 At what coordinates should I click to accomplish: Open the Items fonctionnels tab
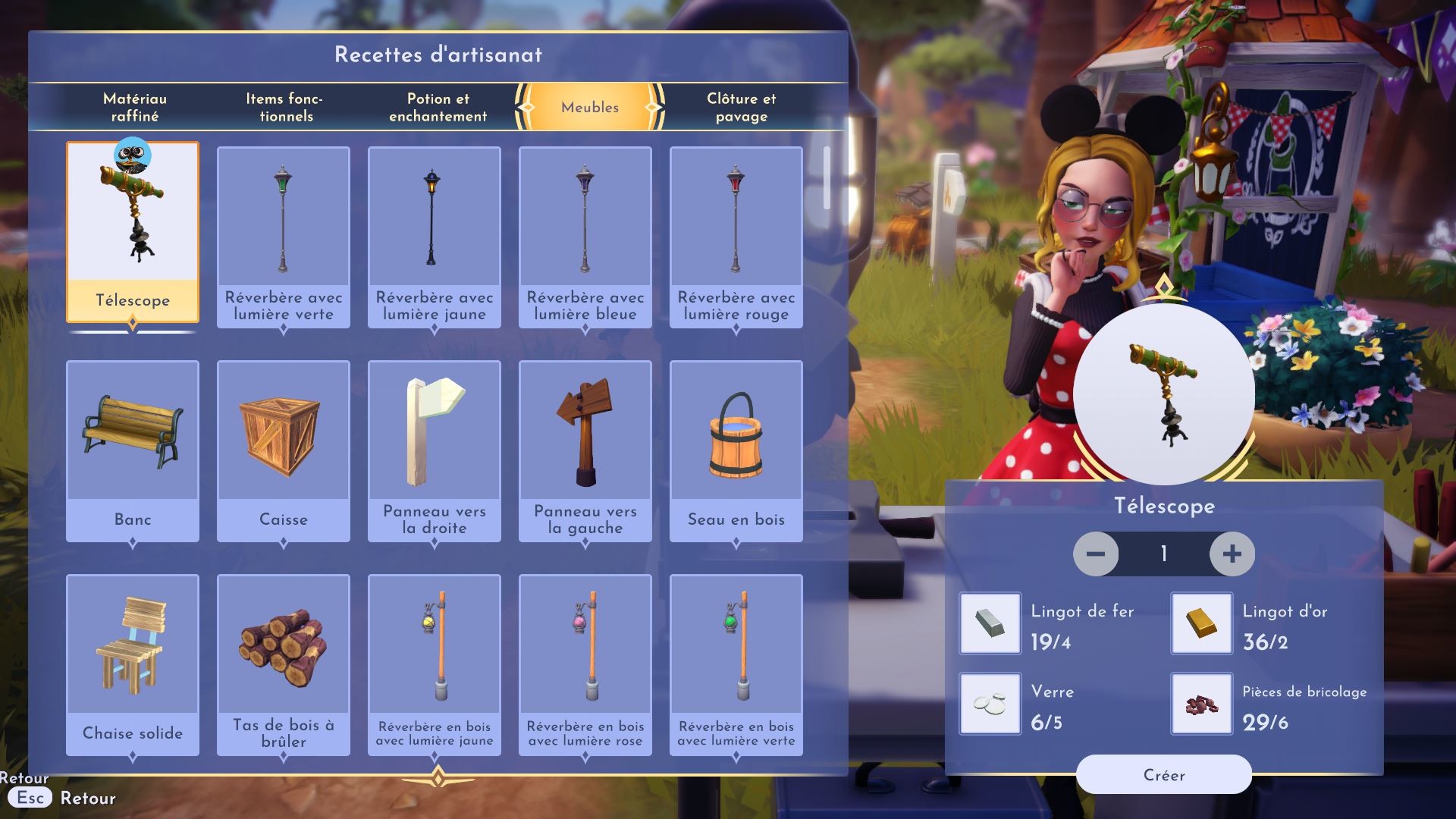point(285,107)
